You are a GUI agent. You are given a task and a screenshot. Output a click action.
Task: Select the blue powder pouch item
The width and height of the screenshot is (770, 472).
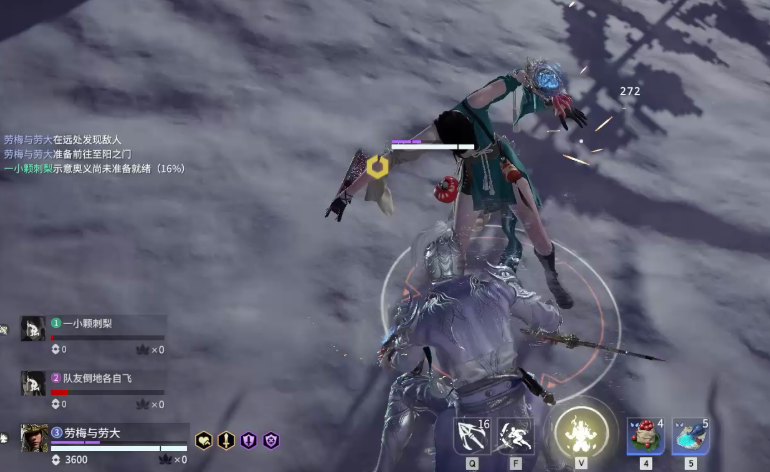click(690, 435)
